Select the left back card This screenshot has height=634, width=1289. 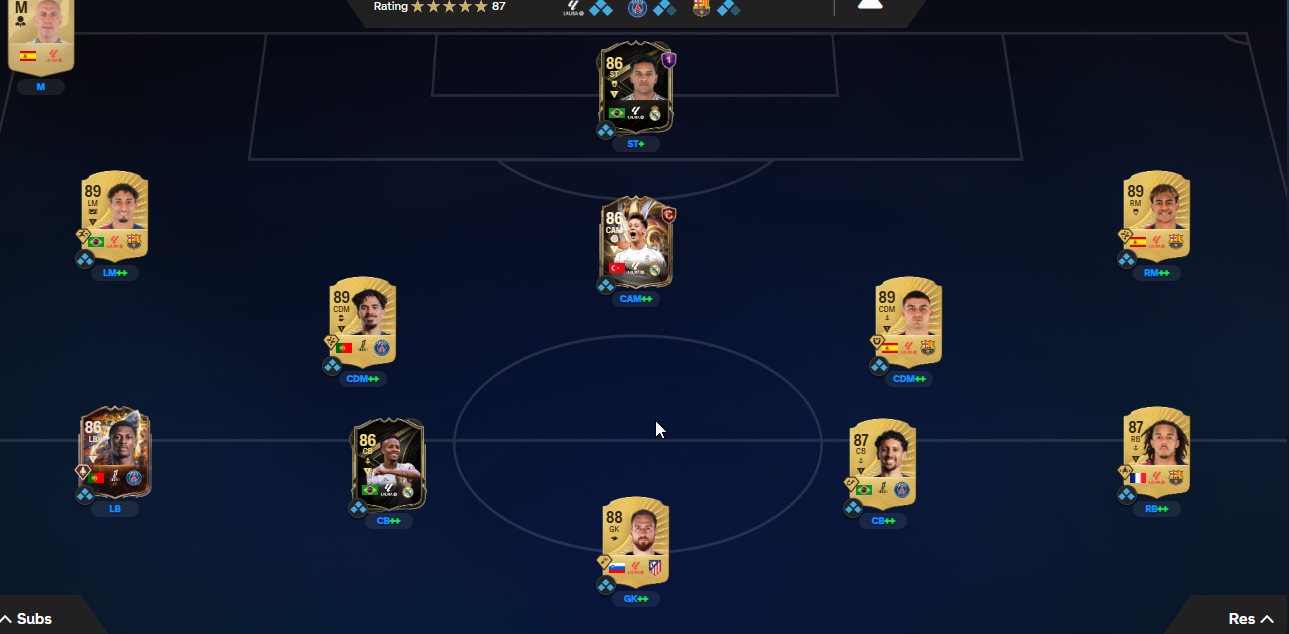tap(114, 453)
